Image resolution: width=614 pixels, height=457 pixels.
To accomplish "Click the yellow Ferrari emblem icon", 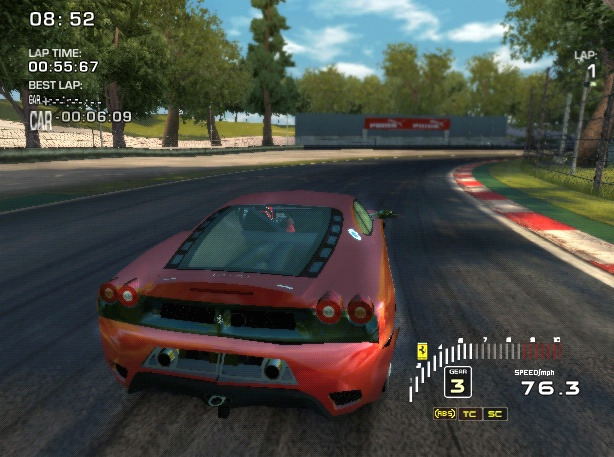I will [424, 350].
